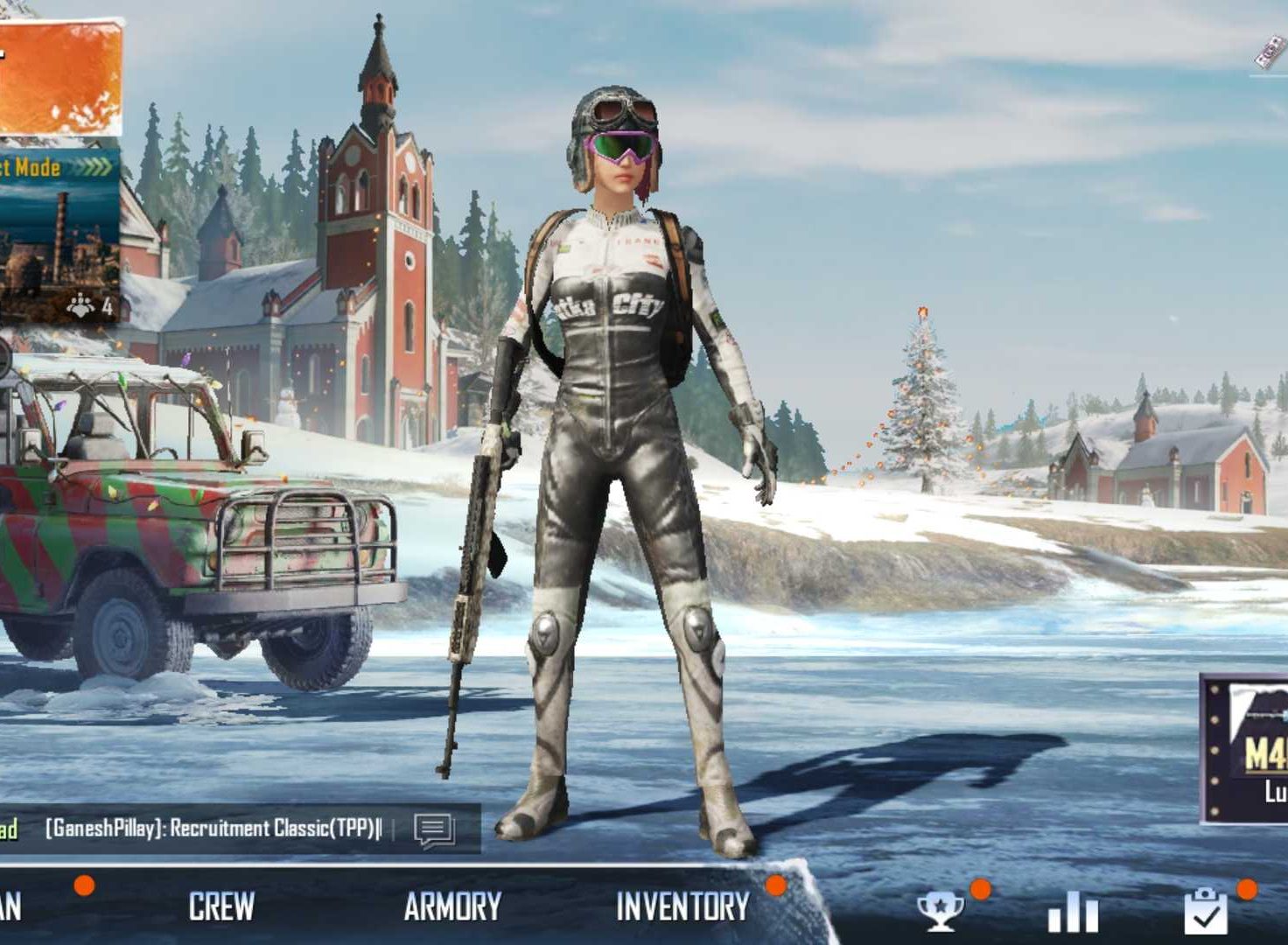
Task: View the bar chart statistics icon
Action: (x=1073, y=913)
